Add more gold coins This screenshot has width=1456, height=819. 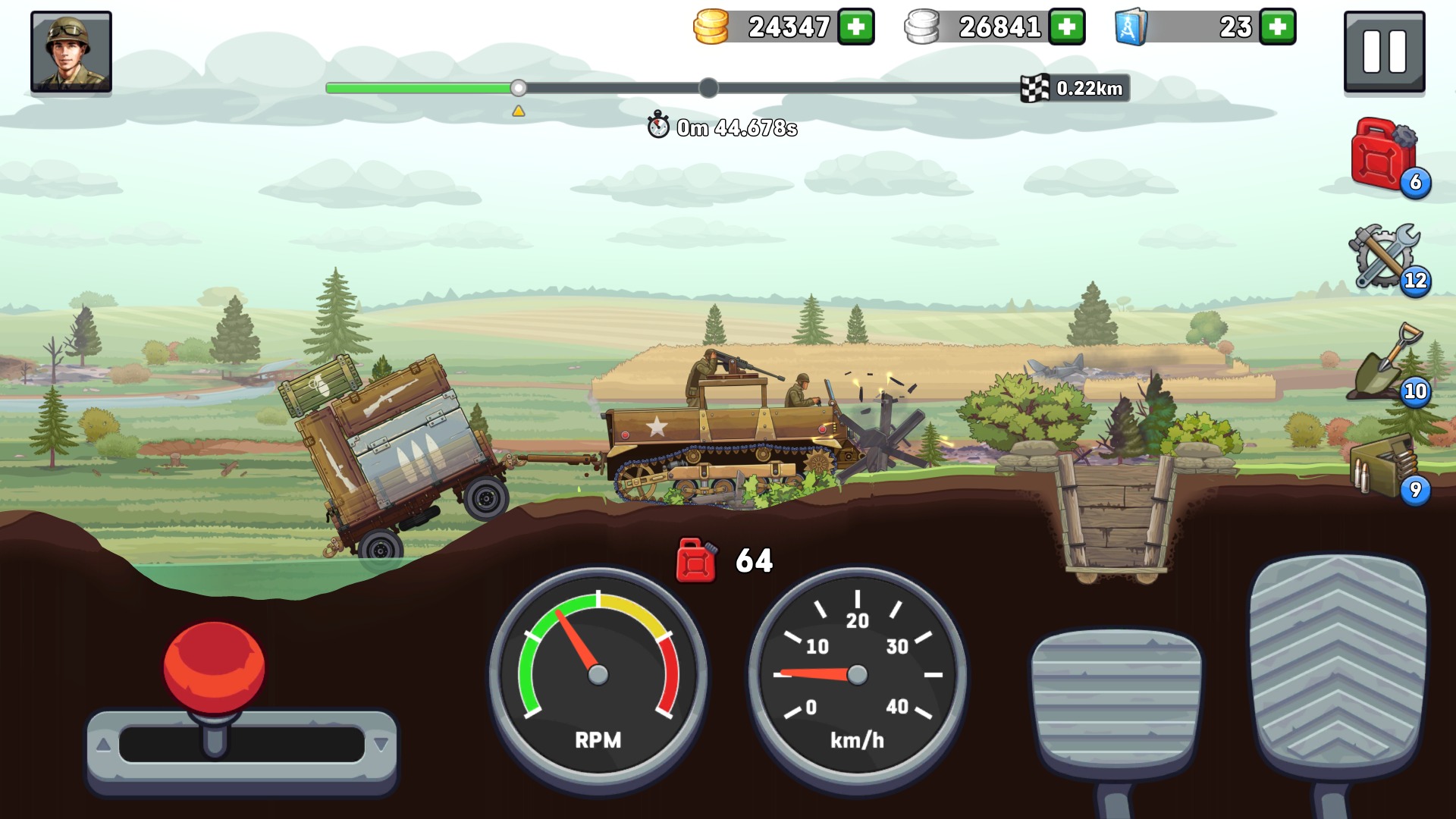point(856,27)
